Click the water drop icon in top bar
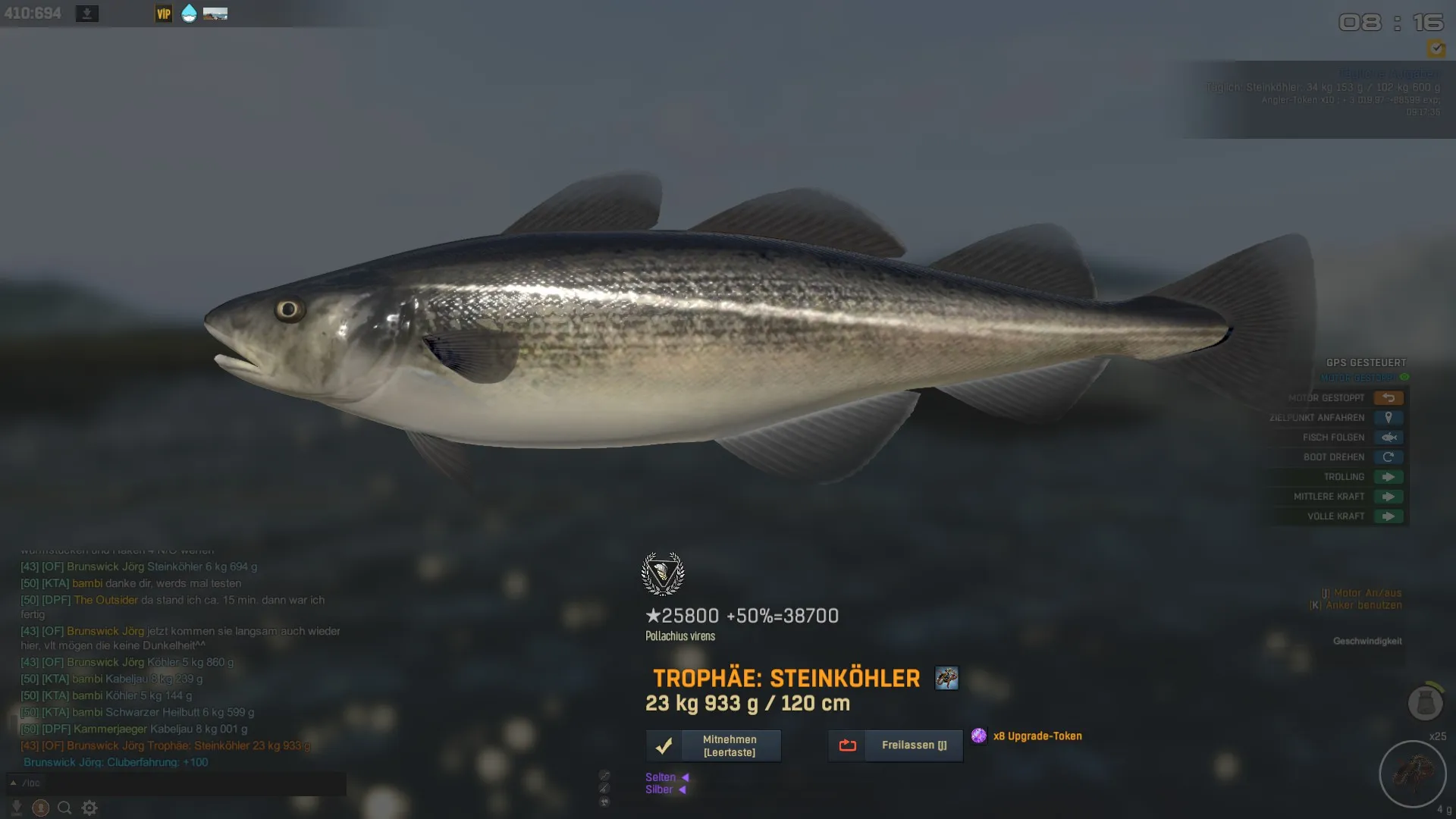 (x=189, y=14)
